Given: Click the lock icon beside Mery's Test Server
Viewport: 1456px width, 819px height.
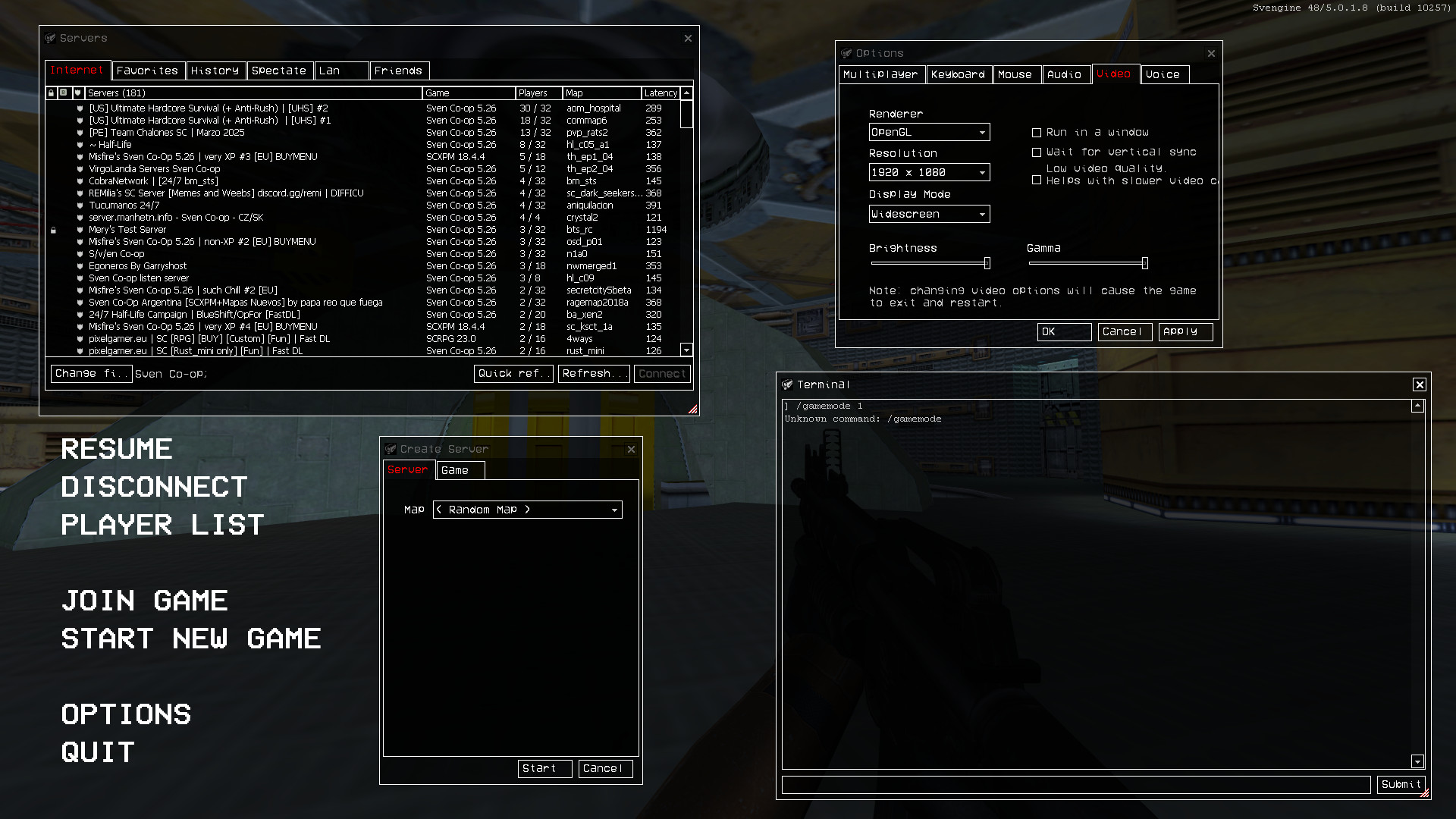Looking at the screenshot, I should 53,229.
